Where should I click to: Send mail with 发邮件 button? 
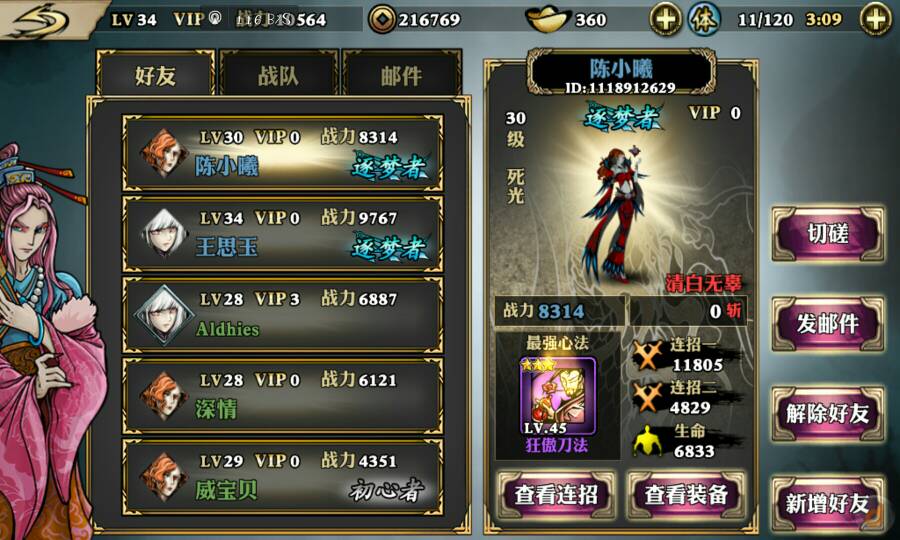pos(828,324)
